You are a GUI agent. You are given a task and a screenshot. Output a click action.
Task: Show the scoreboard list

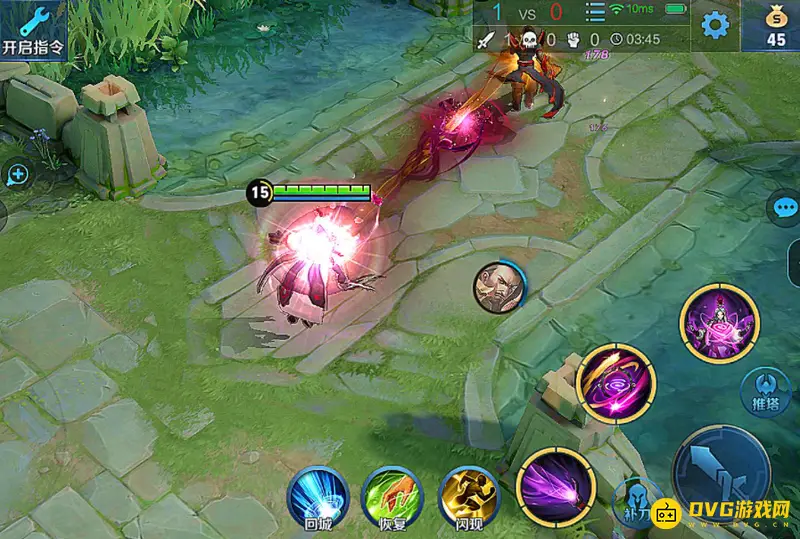point(595,13)
